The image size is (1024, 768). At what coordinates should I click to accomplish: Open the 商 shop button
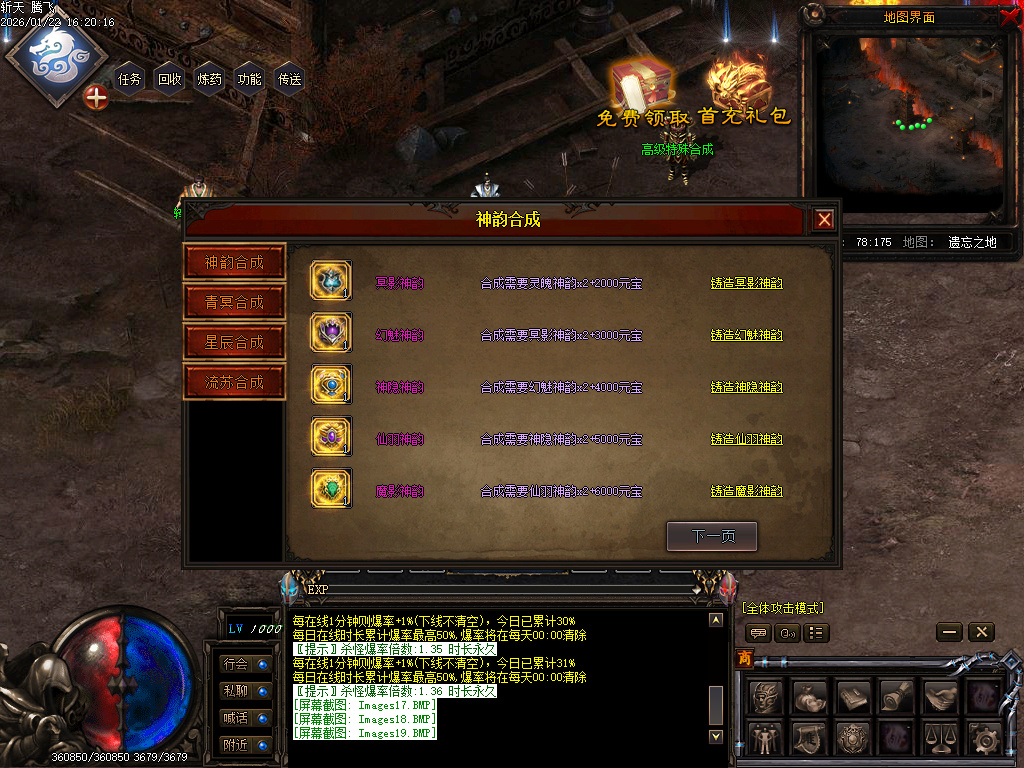click(744, 657)
